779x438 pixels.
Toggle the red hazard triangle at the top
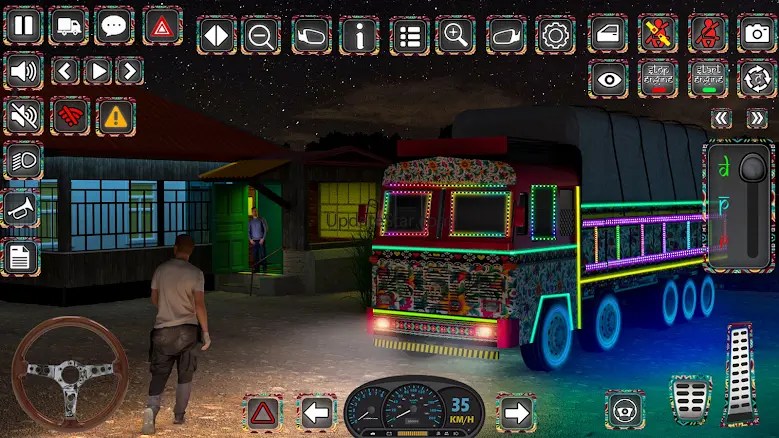click(161, 26)
